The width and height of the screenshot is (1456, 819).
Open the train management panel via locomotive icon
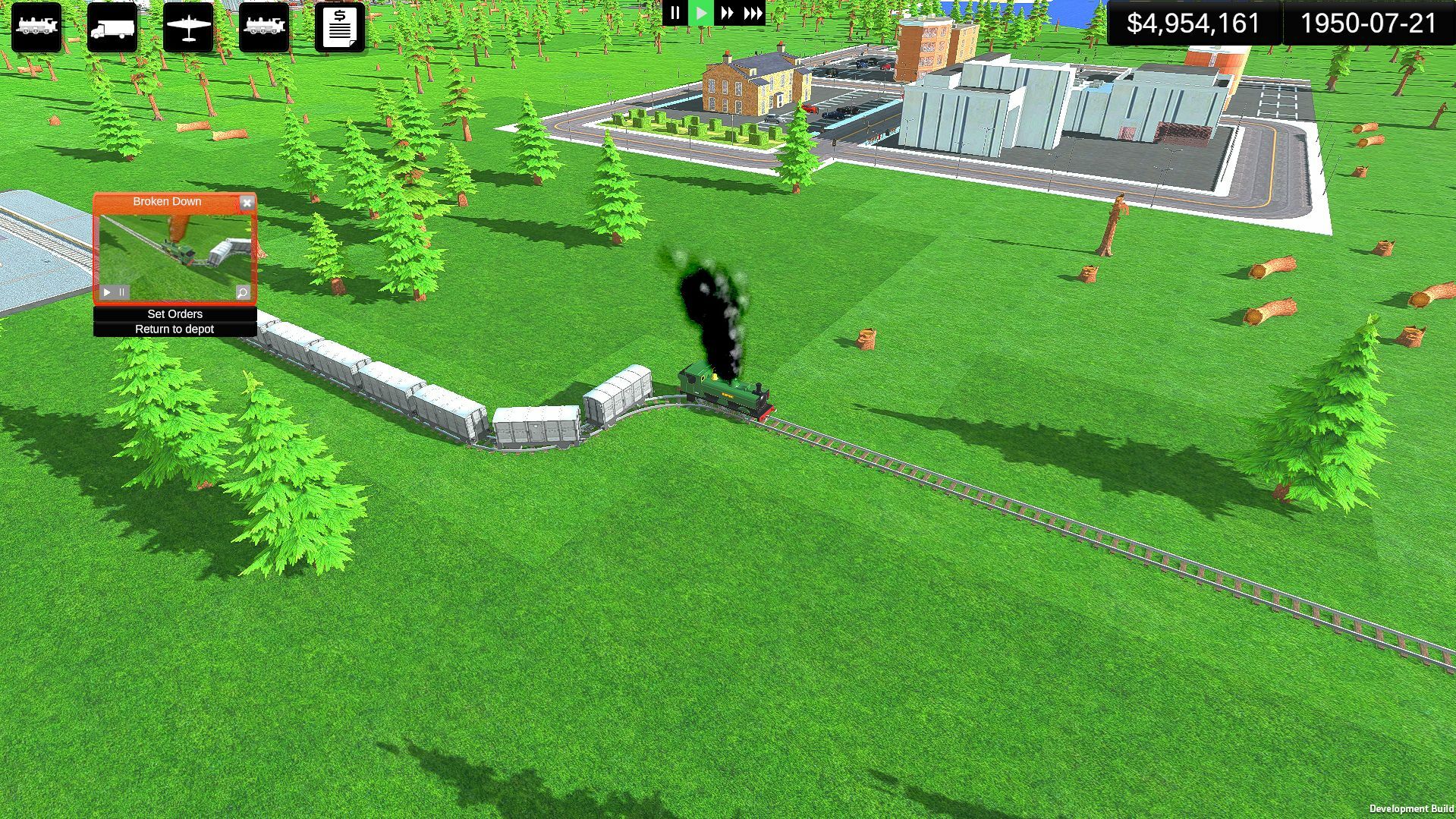[36, 28]
